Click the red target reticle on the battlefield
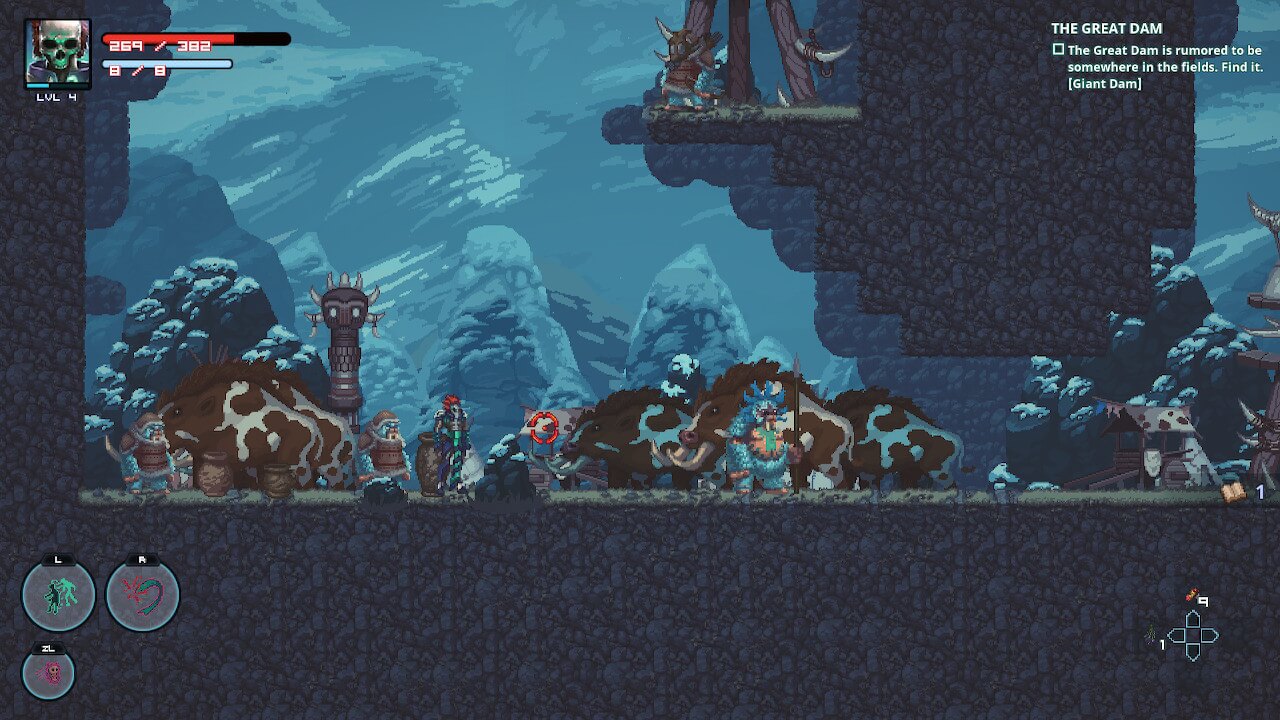The width and height of the screenshot is (1280, 720). pos(543,425)
